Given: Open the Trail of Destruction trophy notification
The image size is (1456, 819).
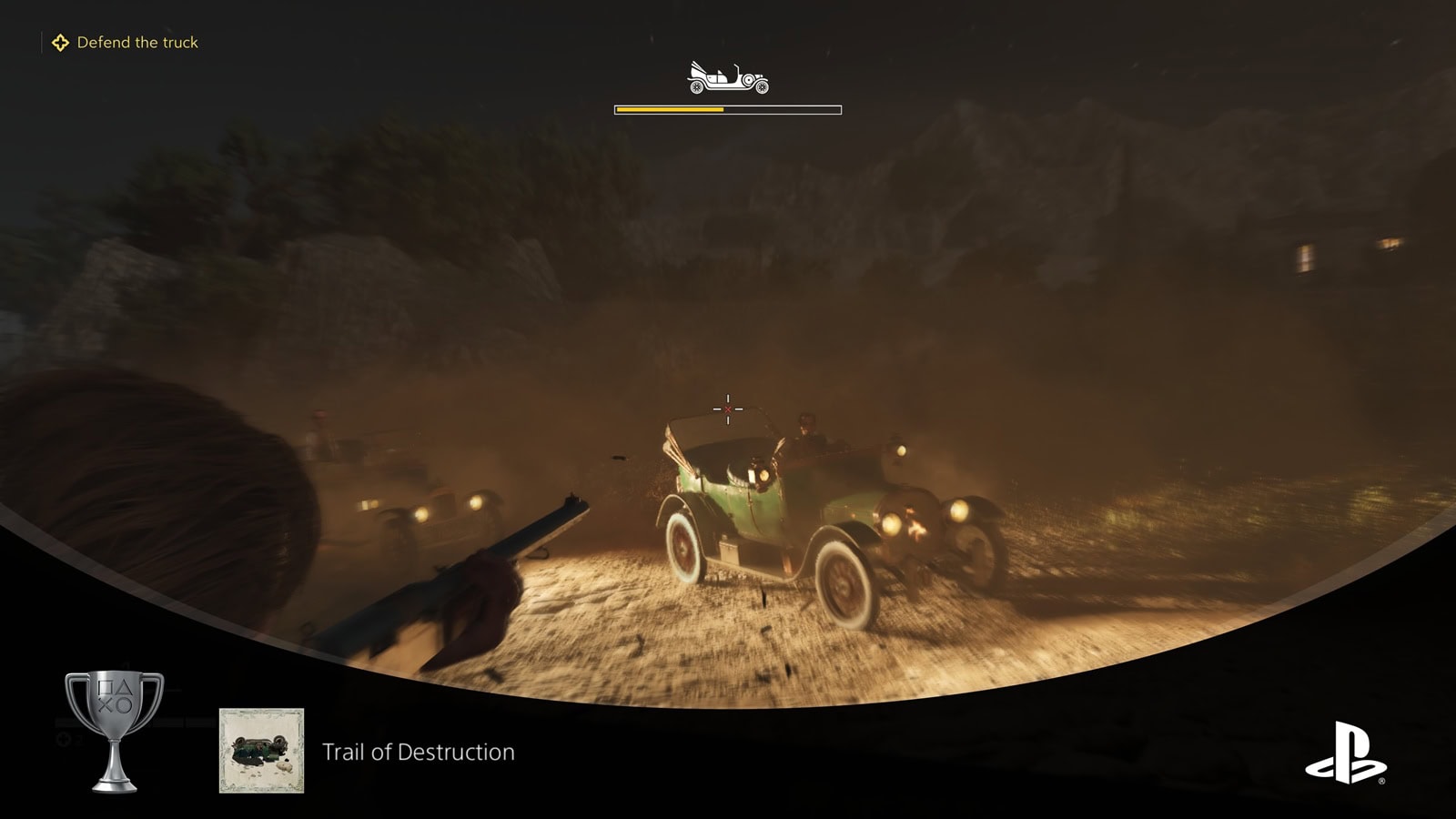Looking at the screenshot, I should coord(418,752).
